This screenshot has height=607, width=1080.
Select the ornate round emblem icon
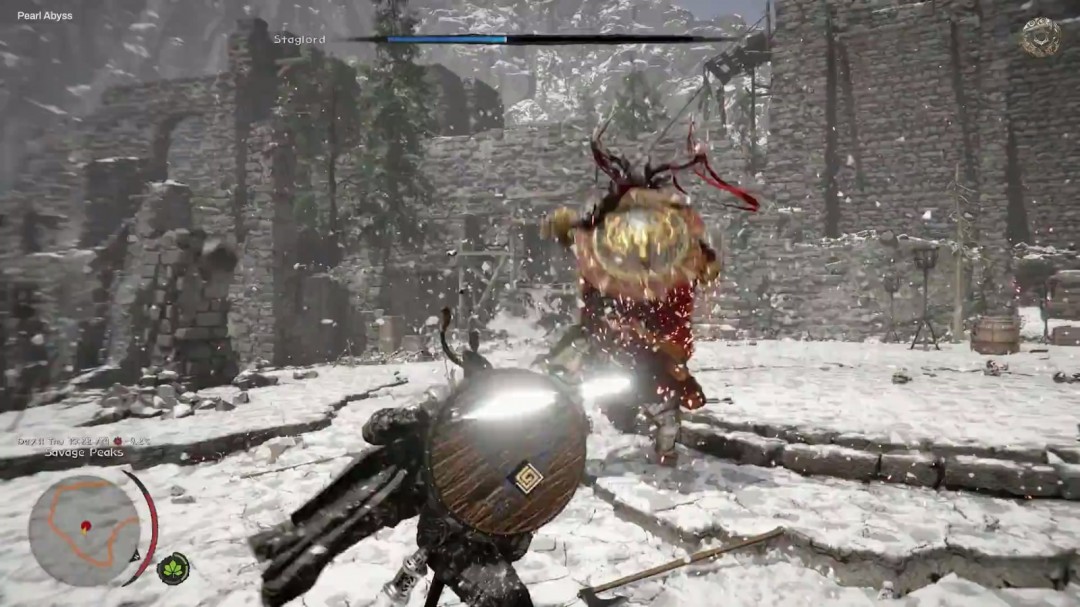coord(1041,37)
